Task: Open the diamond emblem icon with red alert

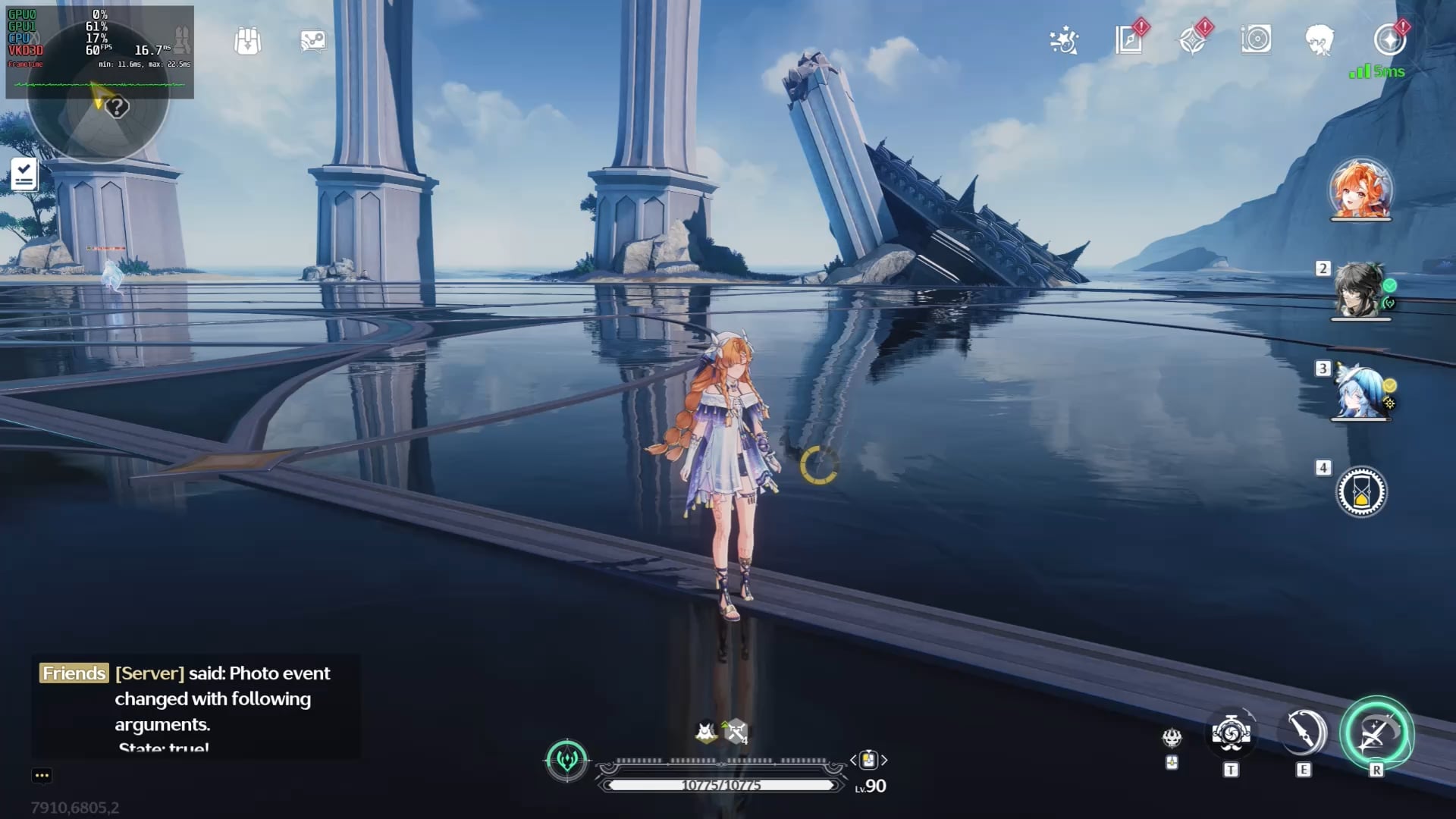Action: coord(1193,39)
